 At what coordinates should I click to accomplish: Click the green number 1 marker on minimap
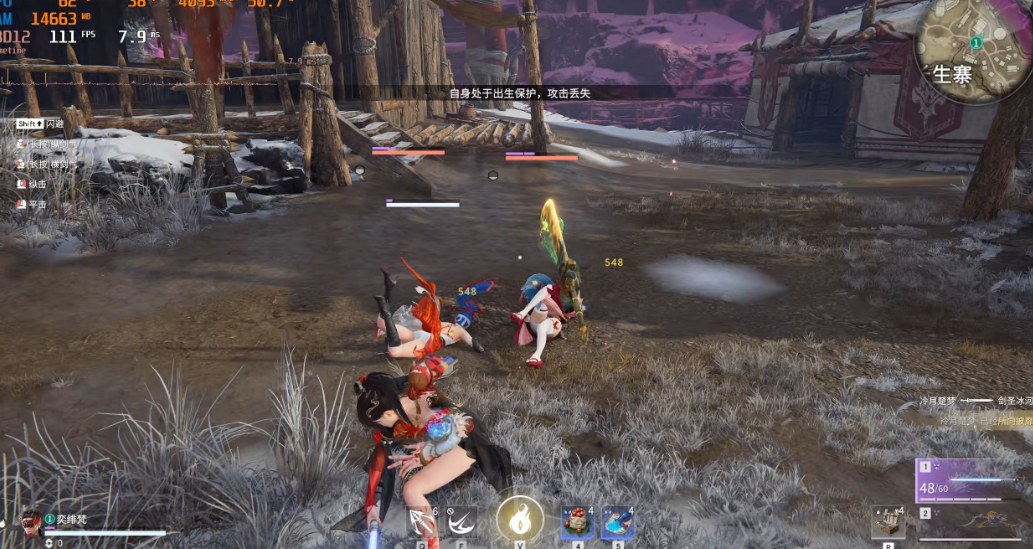(975, 43)
